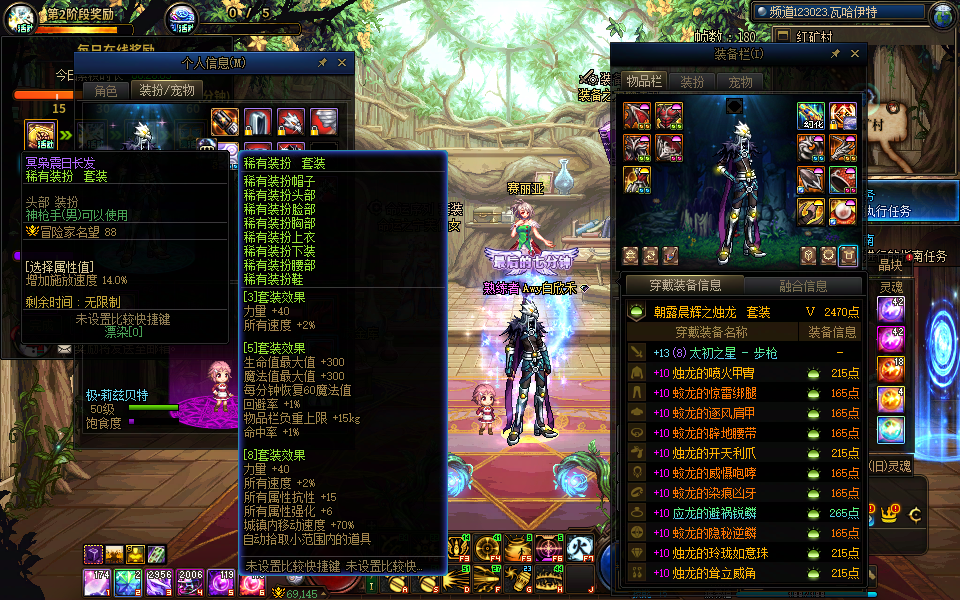Select the drill avatar slot with lock
Image resolution: width=960 pixels, height=600 pixels.
pos(324,122)
